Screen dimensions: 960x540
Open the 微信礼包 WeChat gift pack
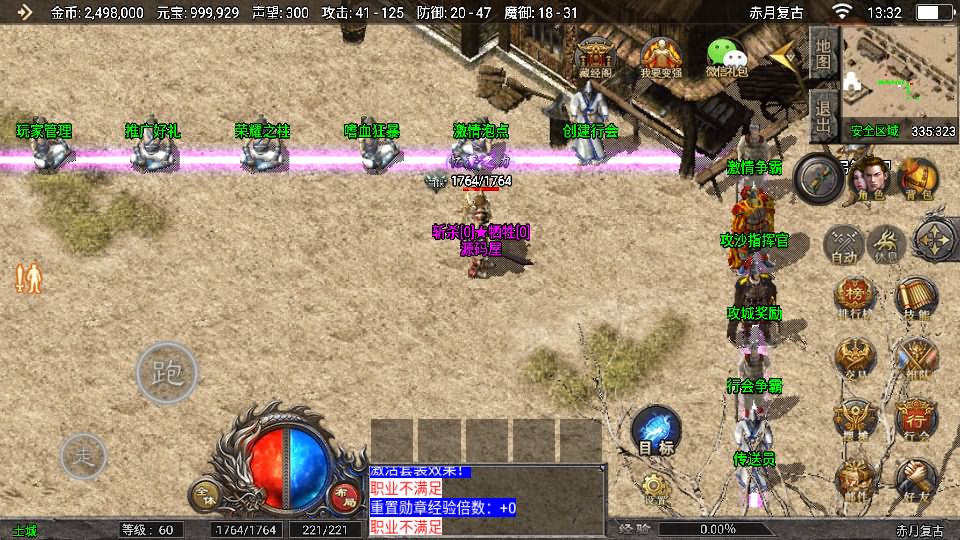click(726, 57)
